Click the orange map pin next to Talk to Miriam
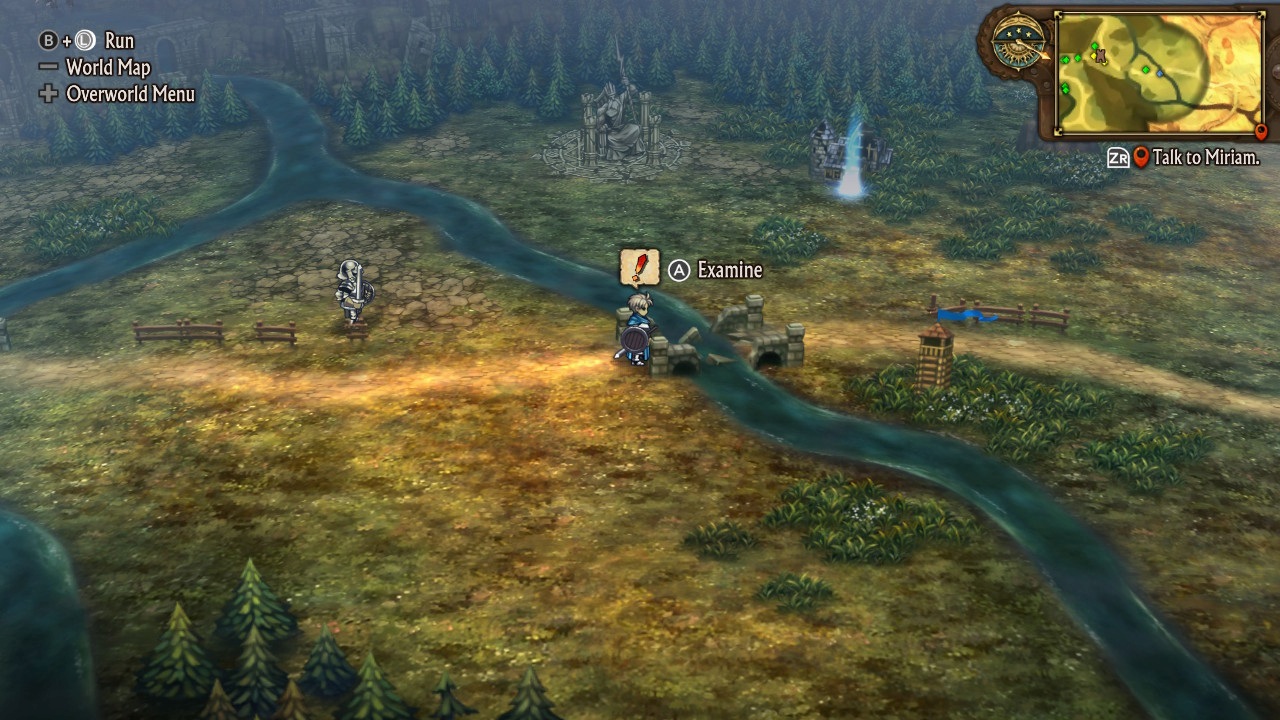Image resolution: width=1280 pixels, height=720 pixels. click(x=1140, y=156)
